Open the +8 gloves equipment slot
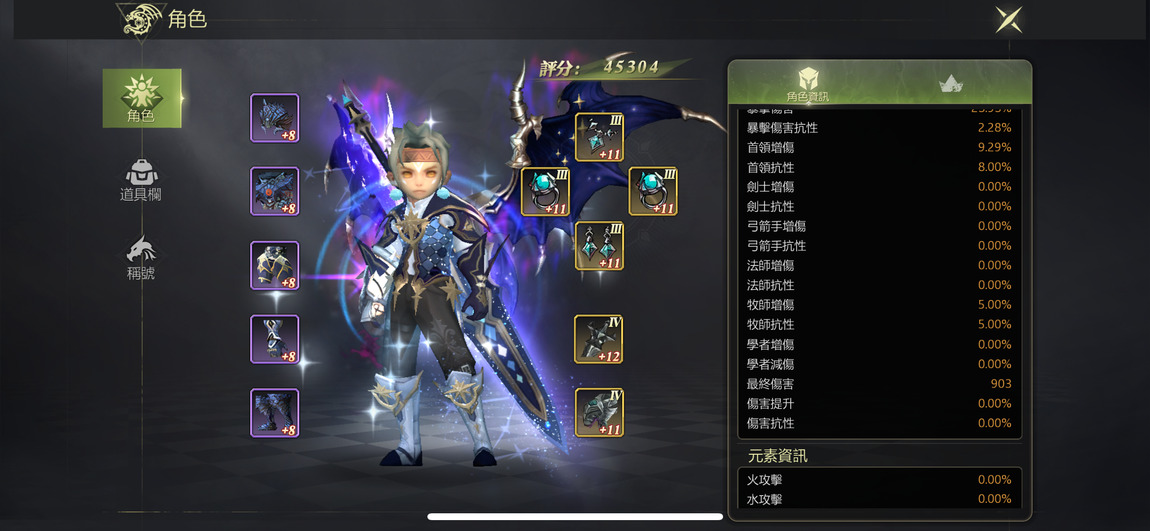This screenshot has width=1150, height=531. 274,340
